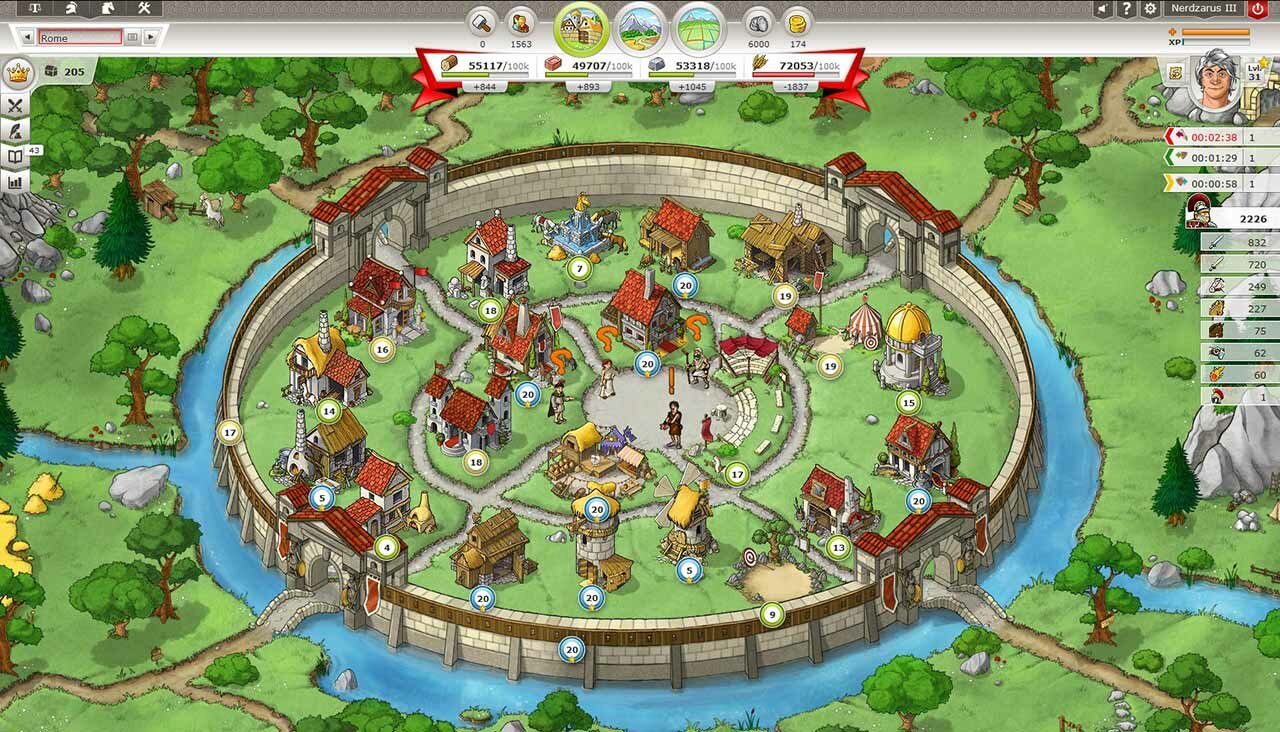Screen dimensions: 1280x732
Task: Switch to the mountain landscape view
Action: pyautogui.click(x=640, y=28)
